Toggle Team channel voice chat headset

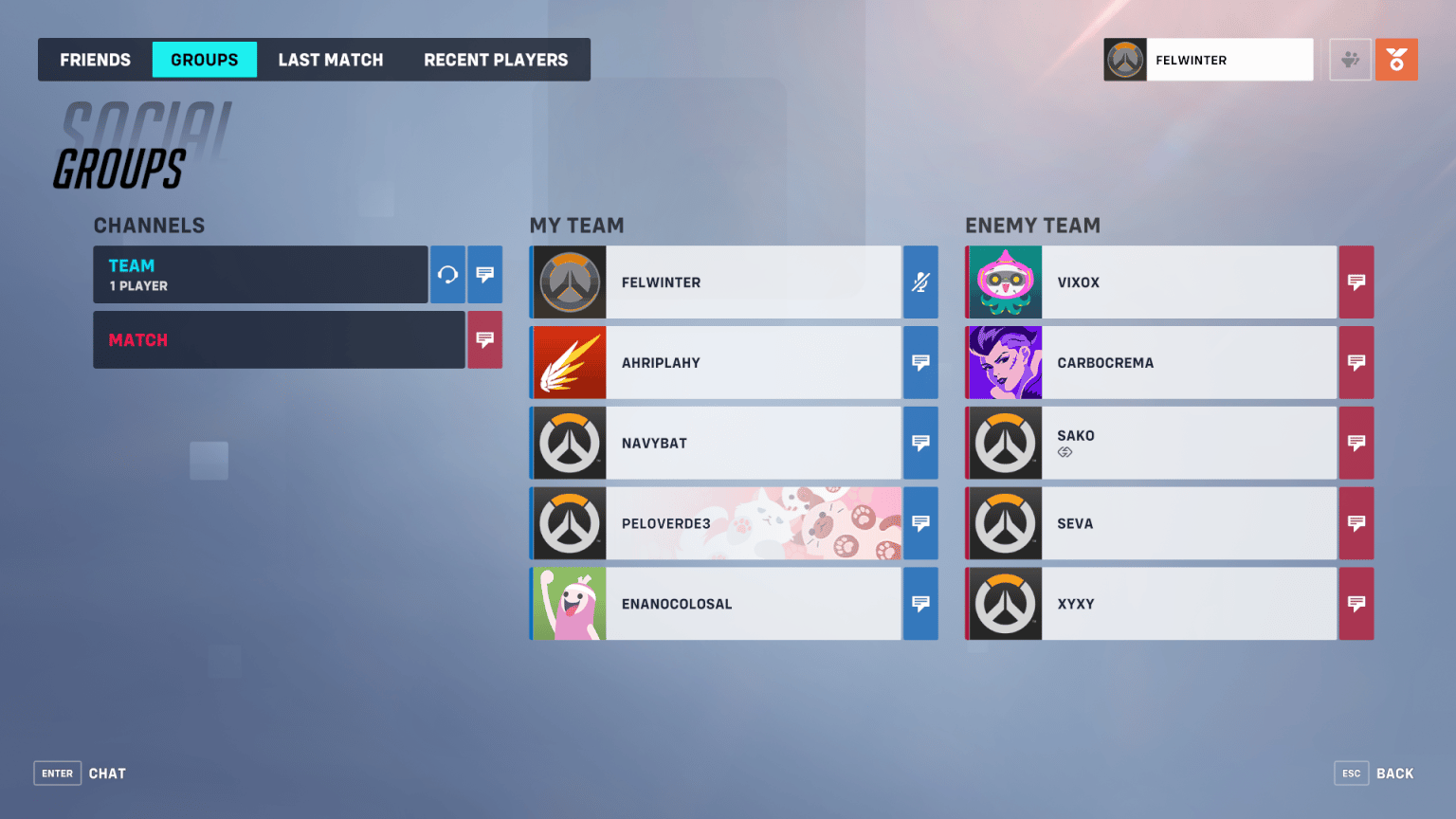447,275
